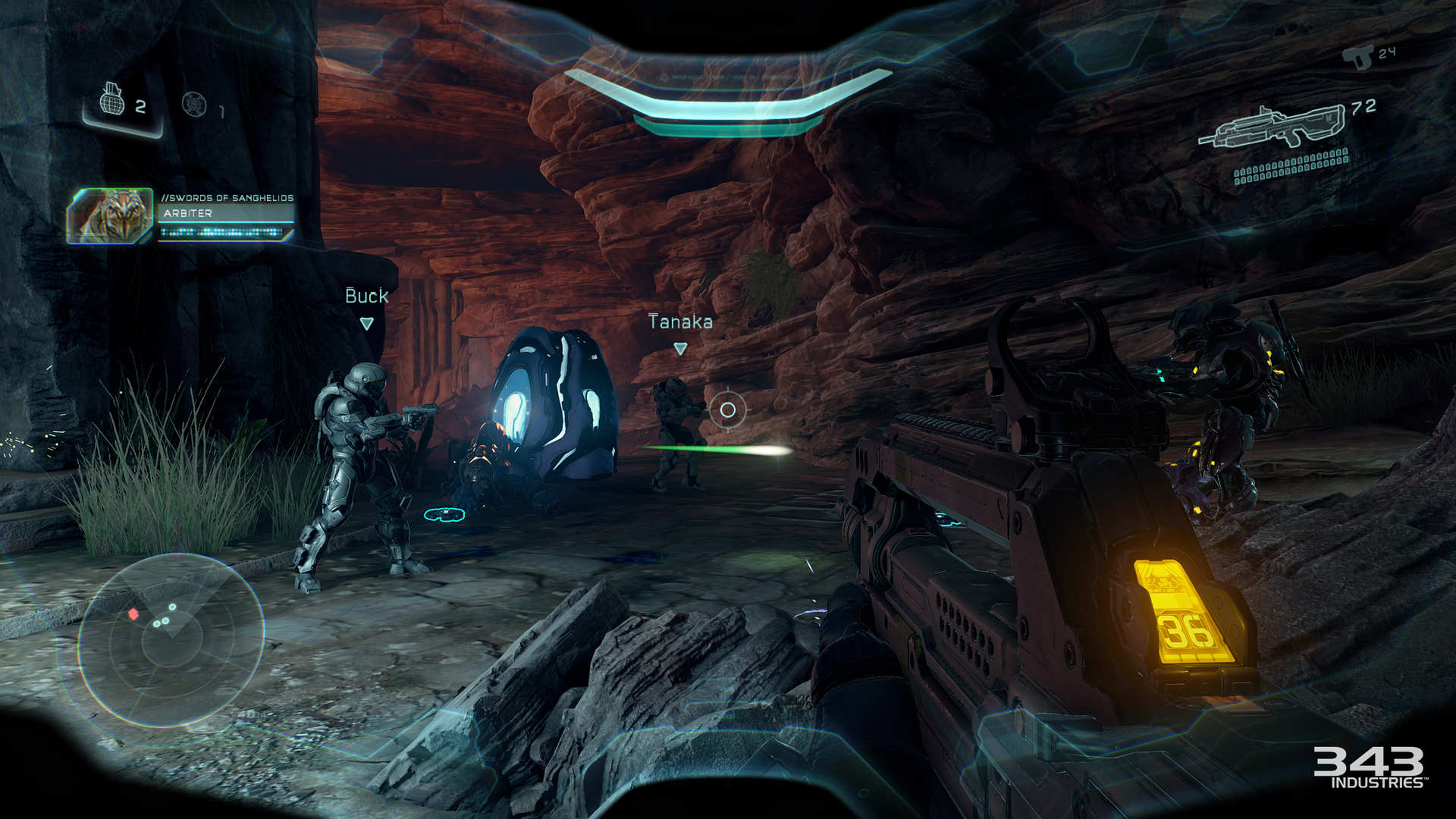This screenshot has height=819, width=1456.
Task: Toggle the waypoint arrow under Tanaka
Action: click(x=681, y=347)
